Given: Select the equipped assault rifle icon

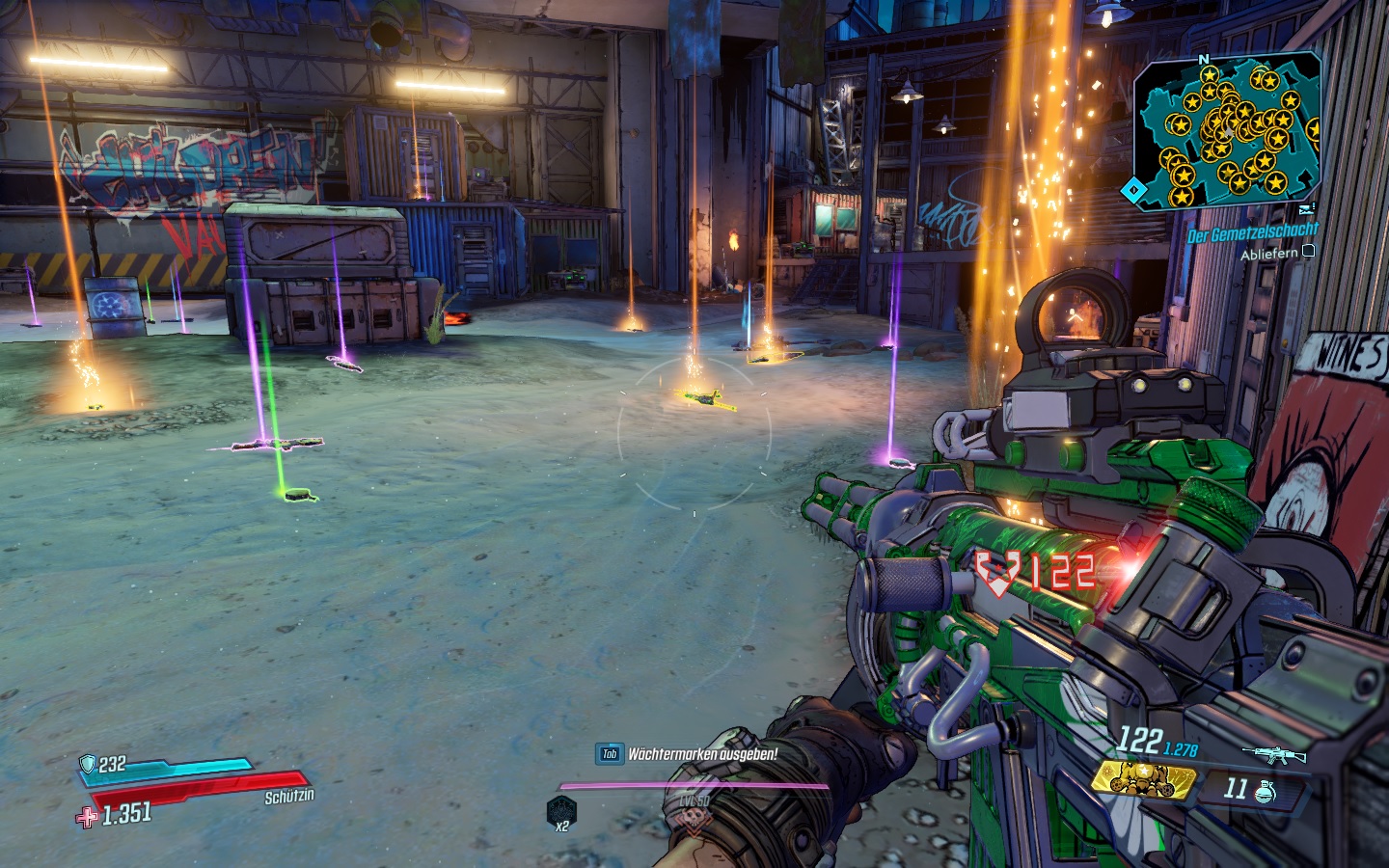Looking at the screenshot, I should click(x=1273, y=754).
